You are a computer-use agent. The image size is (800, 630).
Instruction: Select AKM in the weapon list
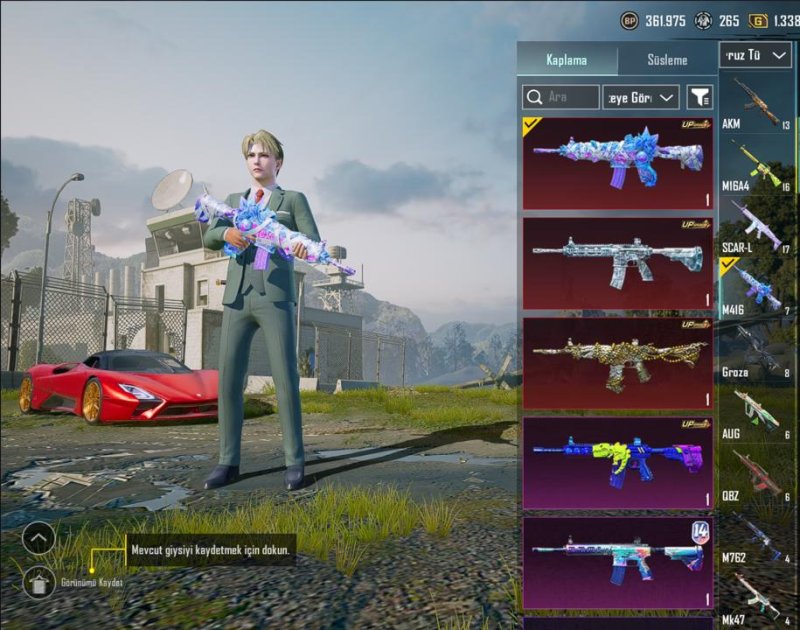tap(757, 104)
